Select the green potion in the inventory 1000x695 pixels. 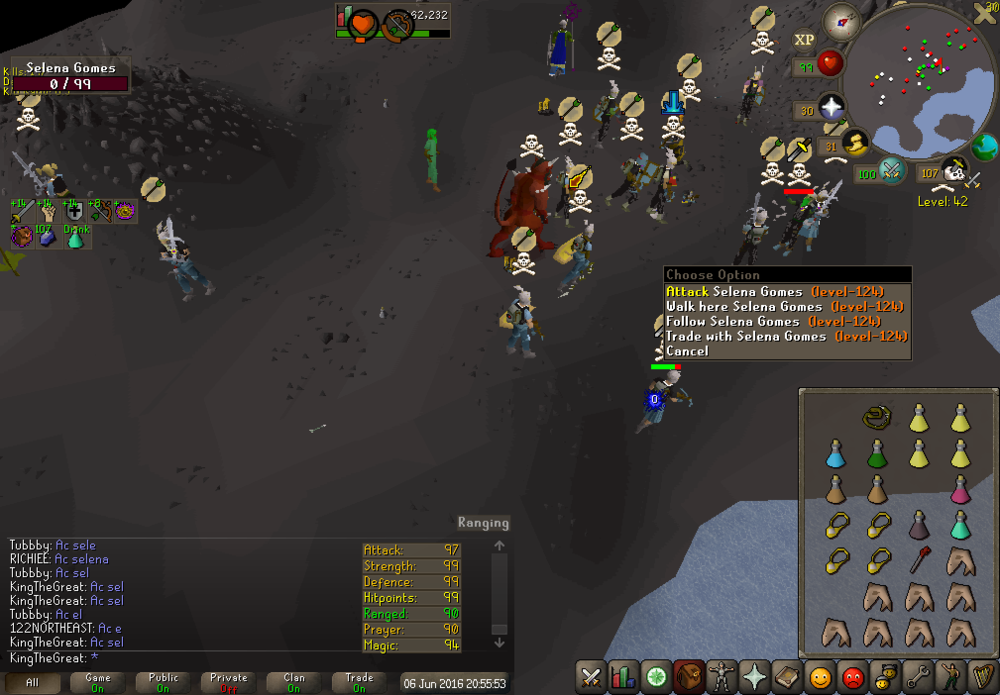pos(877,454)
